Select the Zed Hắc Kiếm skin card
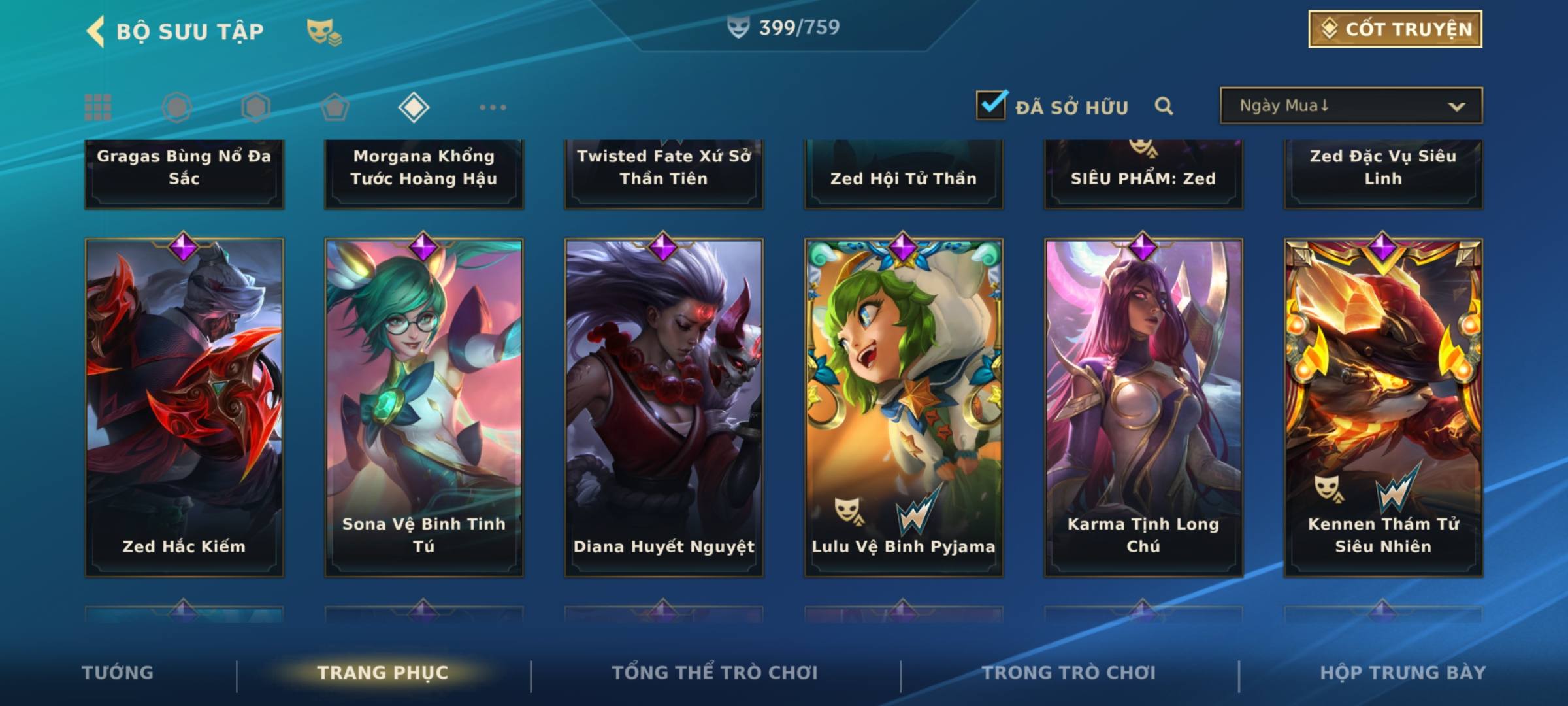The width and height of the screenshot is (1568, 706). [184, 407]
